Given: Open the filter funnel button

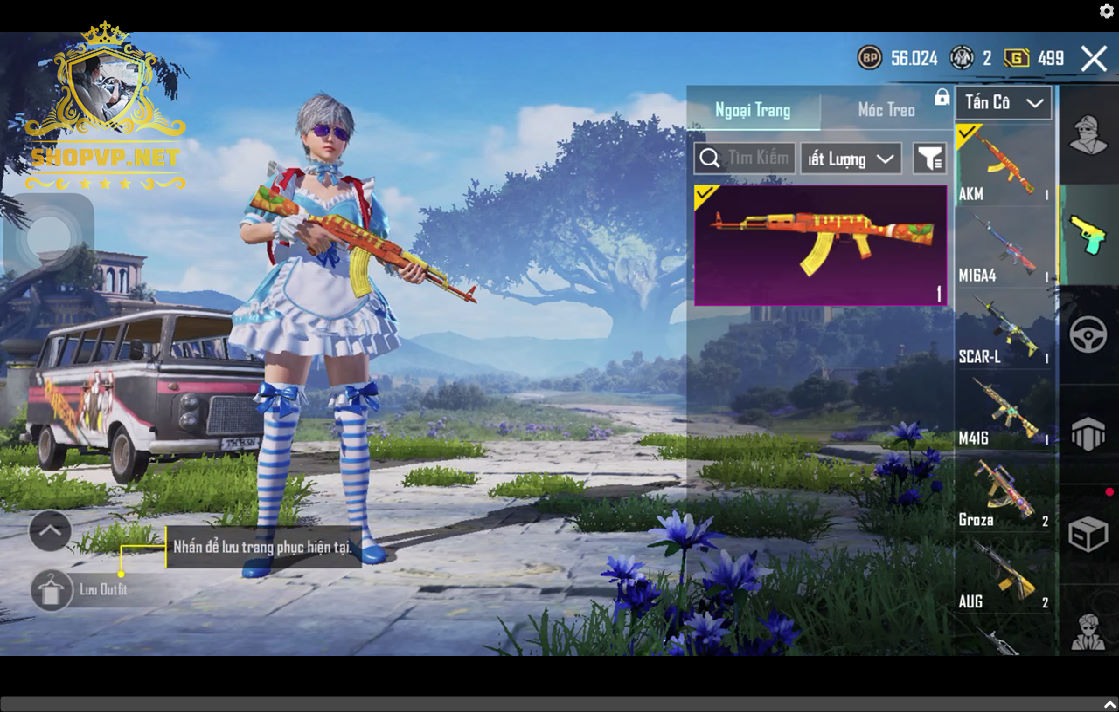Looking at the screenshot, I should [930, 159].
